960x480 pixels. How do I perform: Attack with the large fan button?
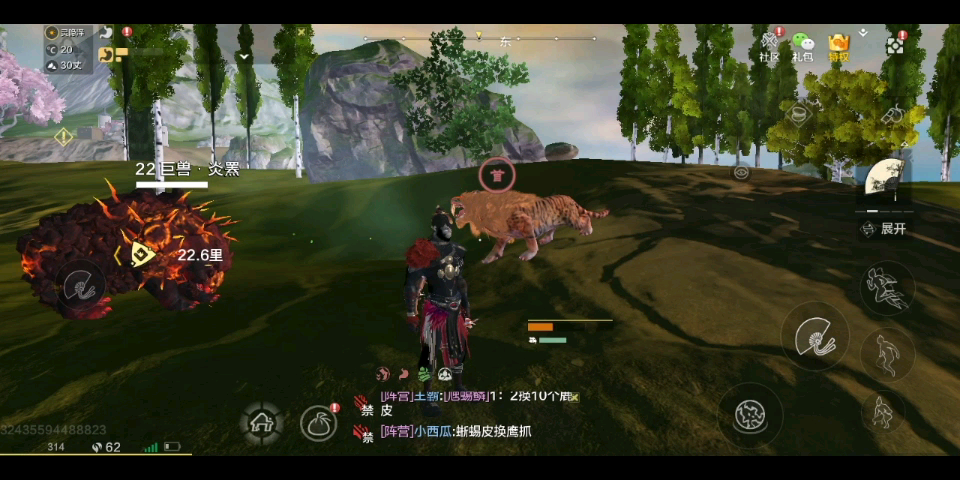[x=814, y=336]
